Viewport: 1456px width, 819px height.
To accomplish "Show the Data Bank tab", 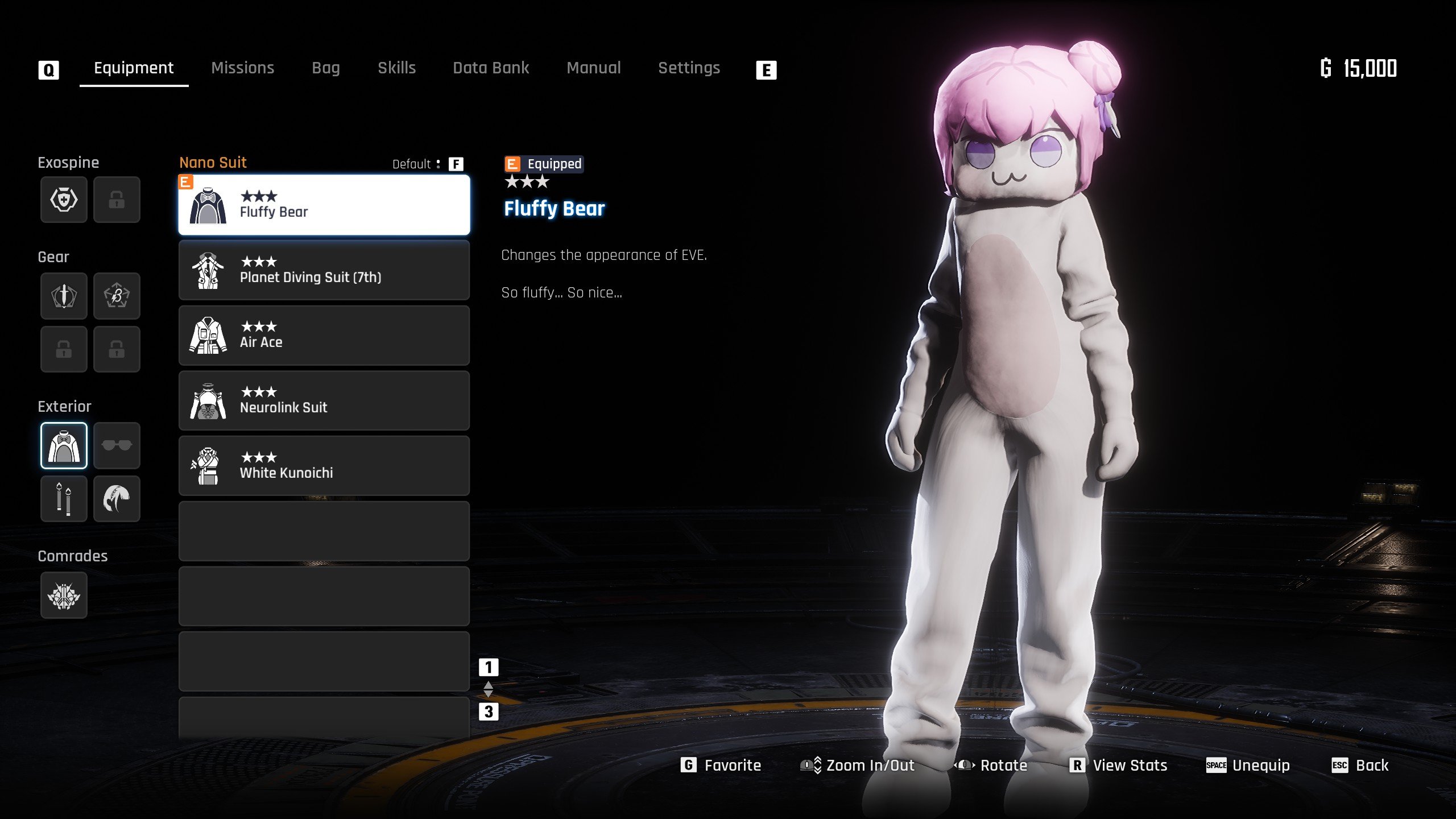I will point(491,68).
